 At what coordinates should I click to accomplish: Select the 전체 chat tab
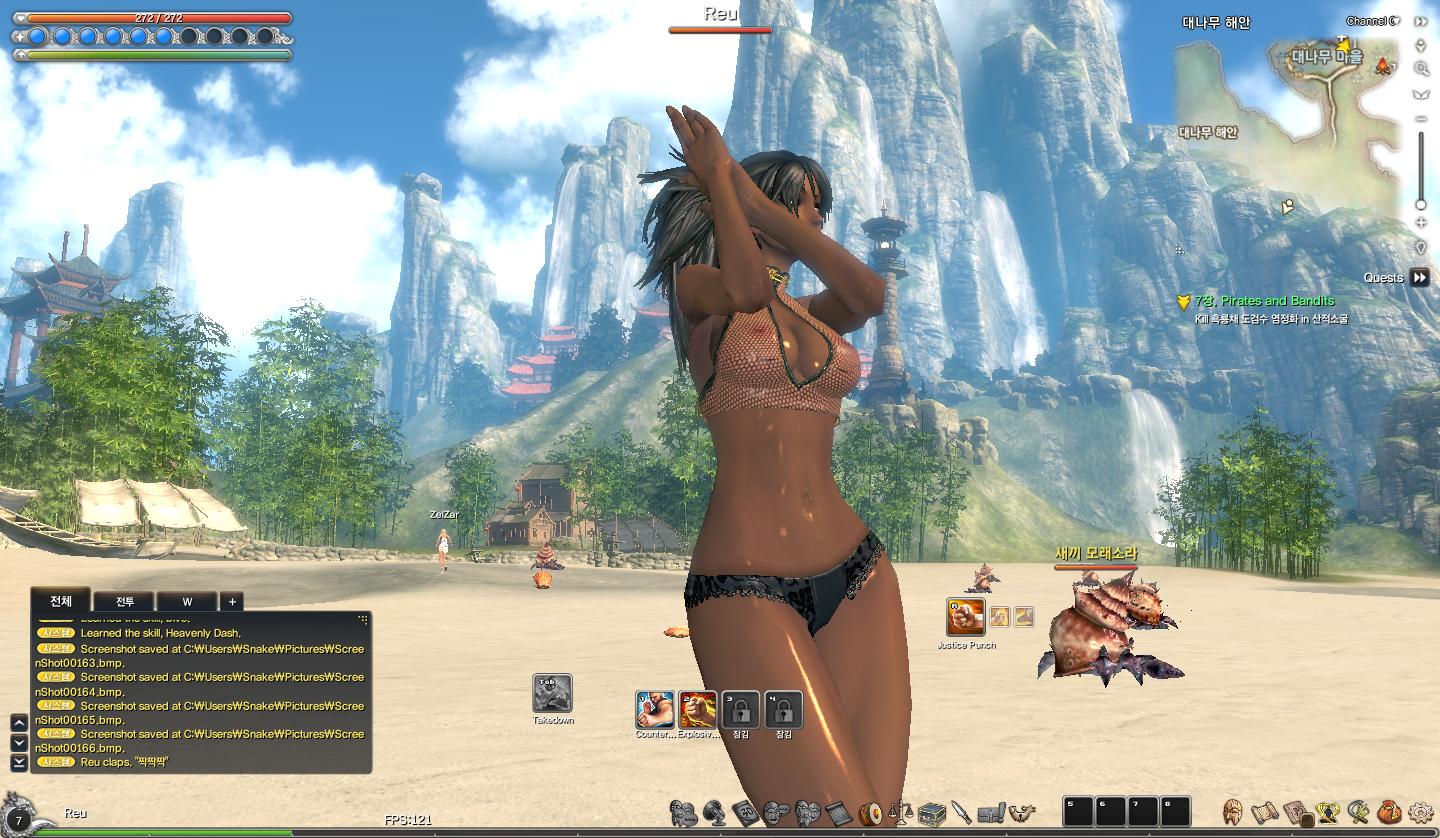coord(61,600)
